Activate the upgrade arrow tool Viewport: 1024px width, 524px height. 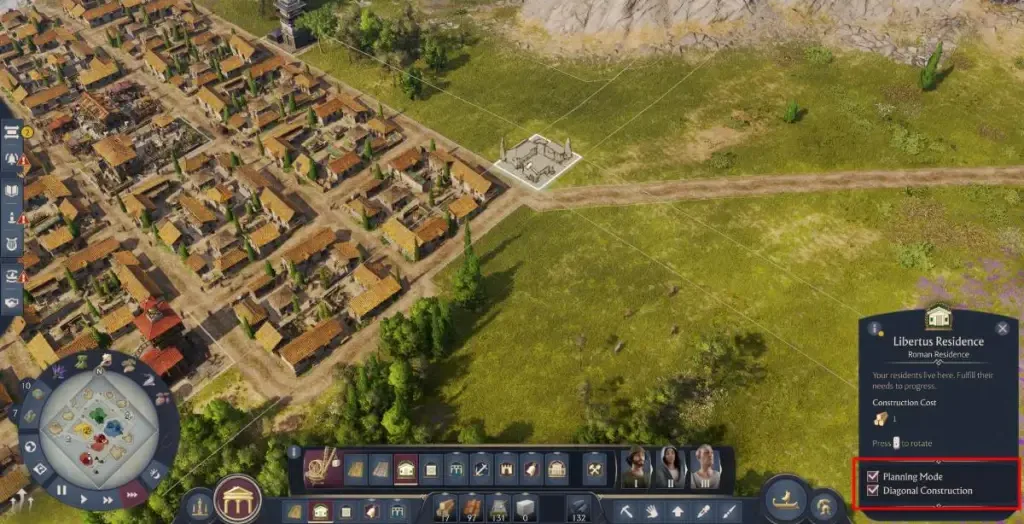pyautogui.click(x=678, y=512)
